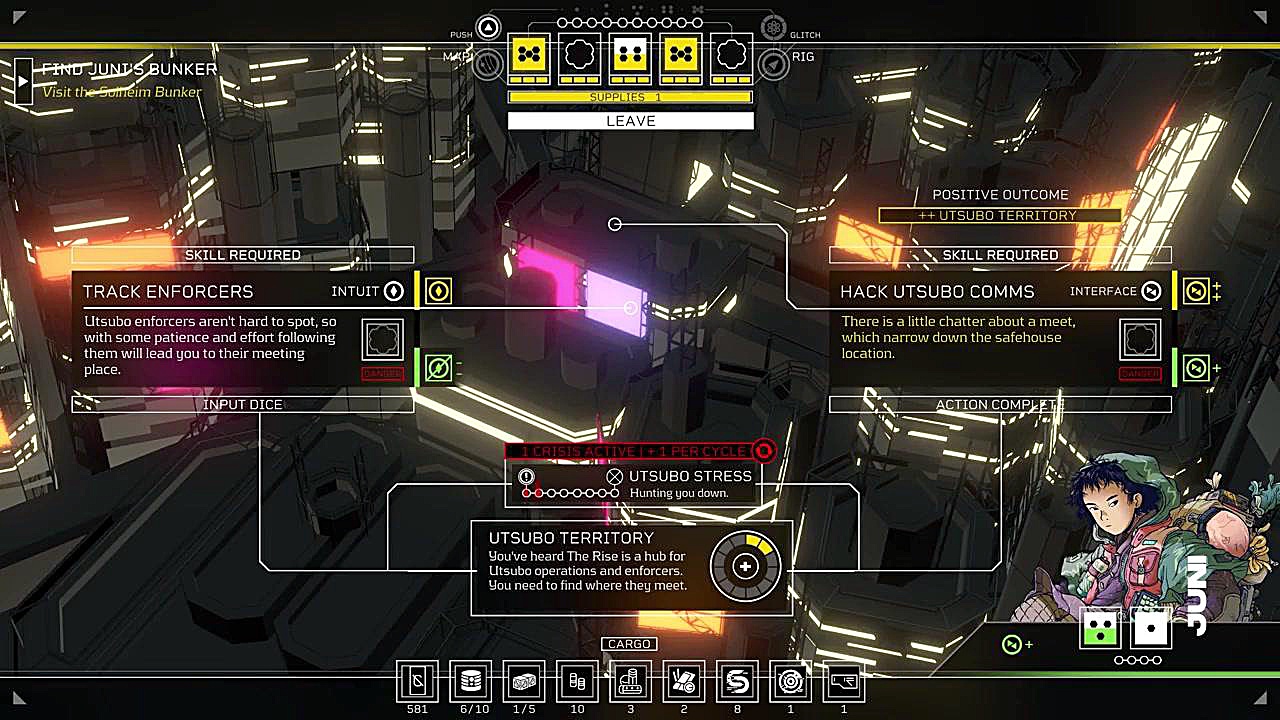The image size is (1280, 720).
Task: Select the cargo item with 581
Action: coord(417,682)
